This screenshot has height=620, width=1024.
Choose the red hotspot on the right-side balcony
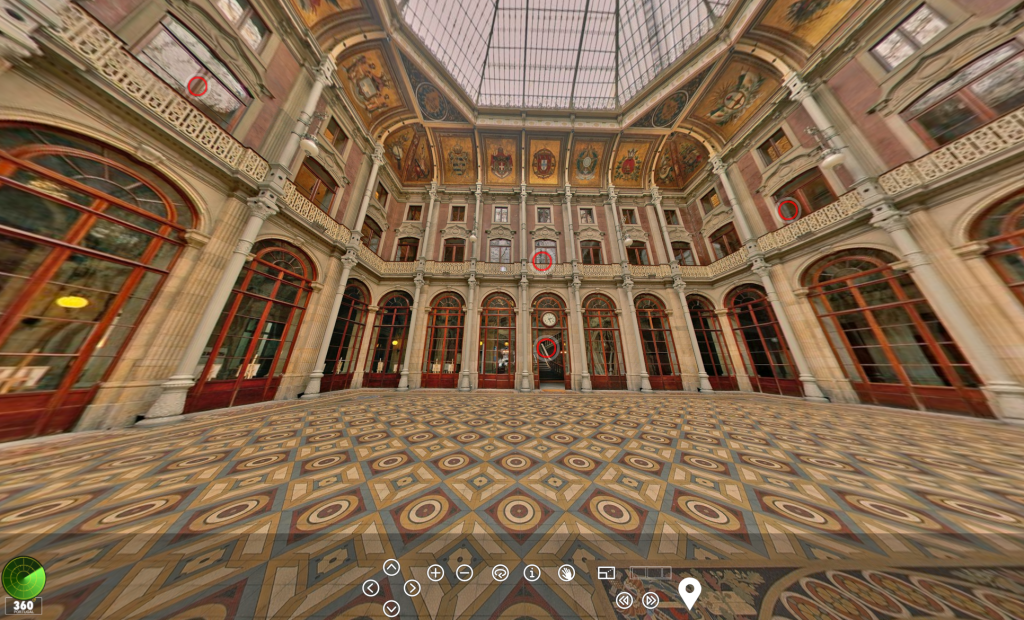(x=788, y=209)
